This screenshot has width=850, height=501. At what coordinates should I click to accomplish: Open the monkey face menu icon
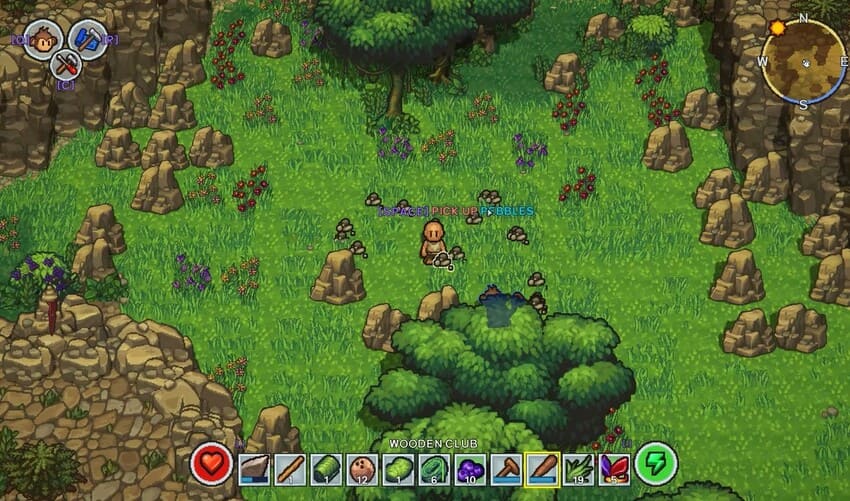pyautogui.click(x=42, y=40)
